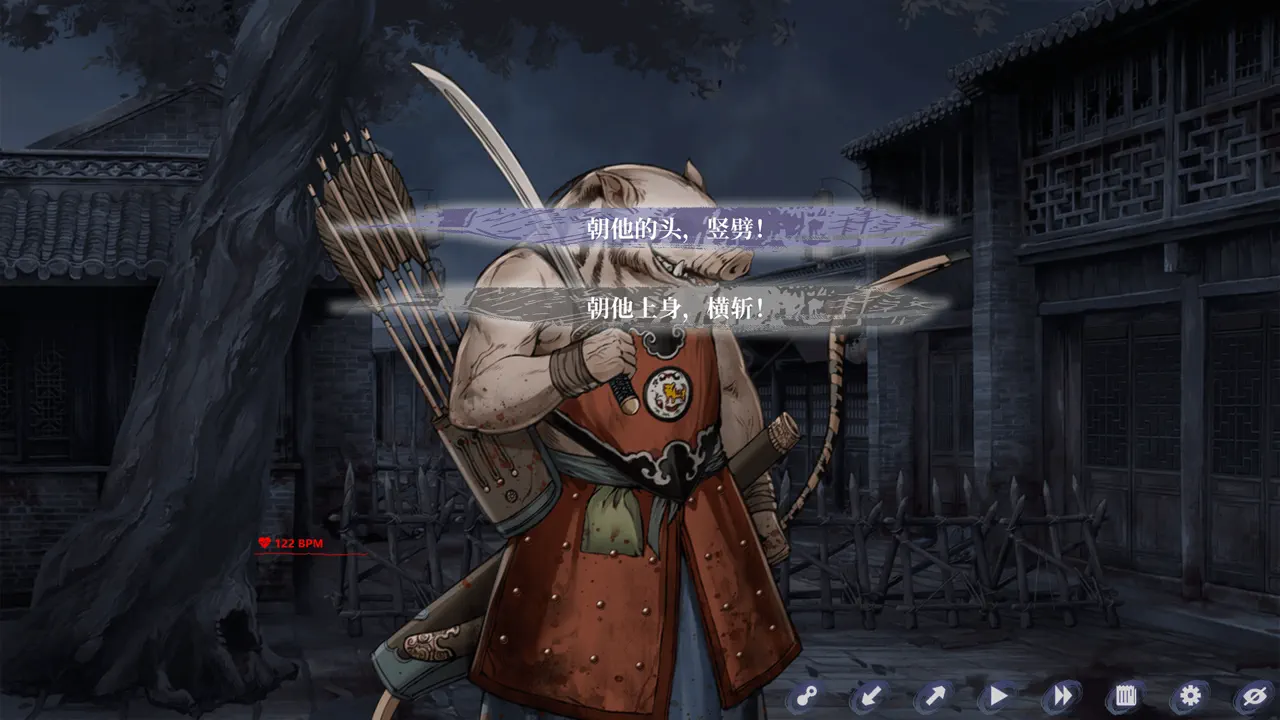Image resolution: width=1280 pixels, height=720 pixels.
Task: Hide the interface with the crossed-eye icon
Action: pyautogui.click(x=1253, y=695)
